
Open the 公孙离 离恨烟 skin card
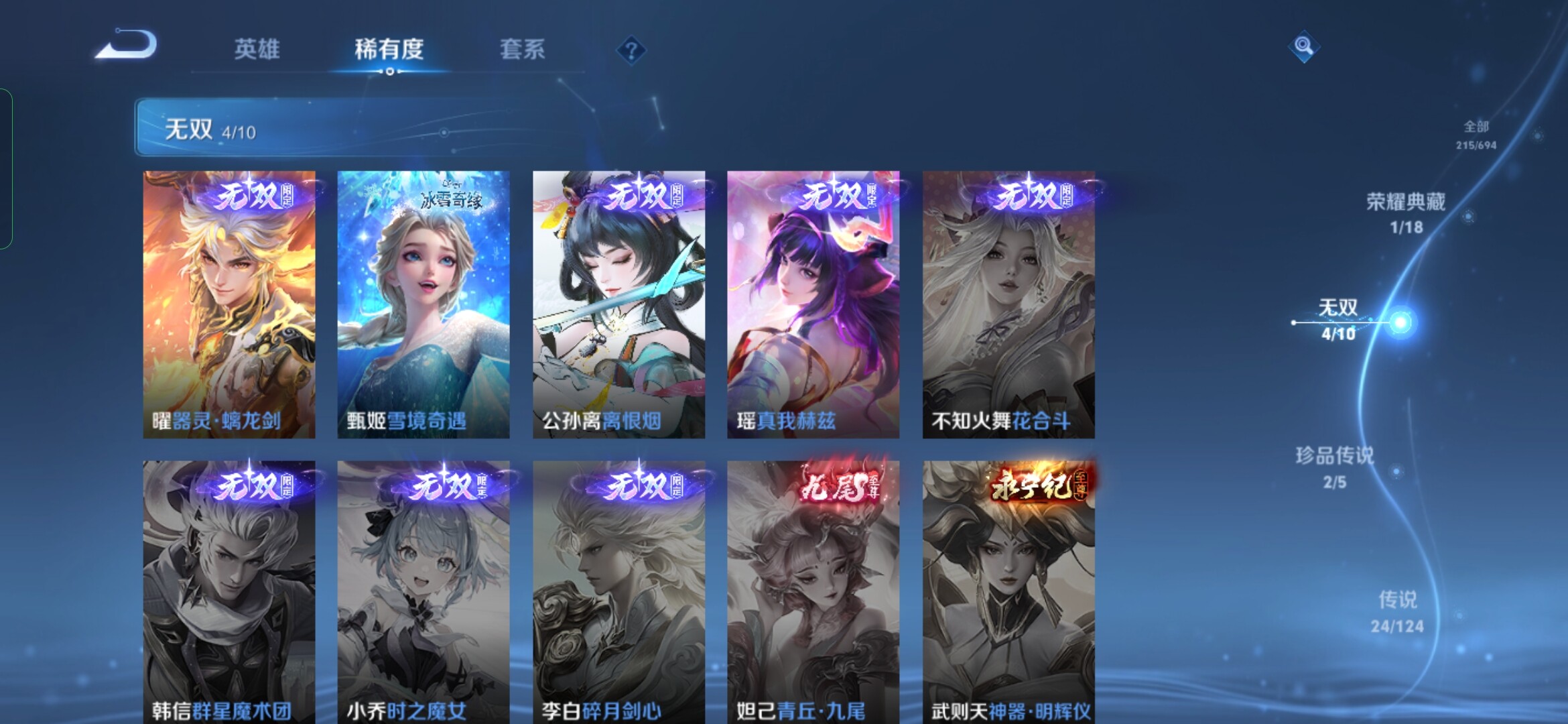(x=618, y=304)
